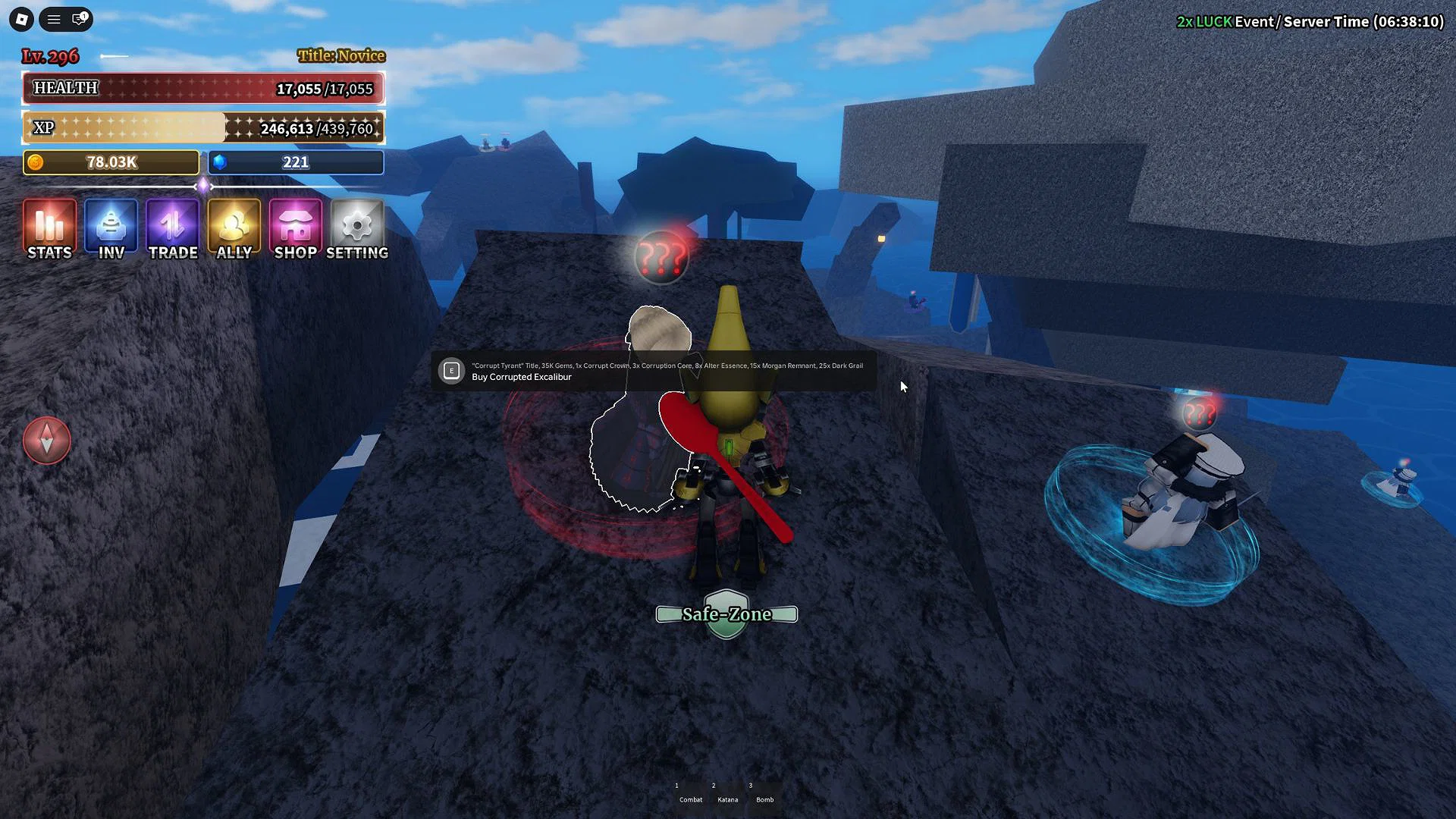Click the red ??? quest marker

click(661, 256)
